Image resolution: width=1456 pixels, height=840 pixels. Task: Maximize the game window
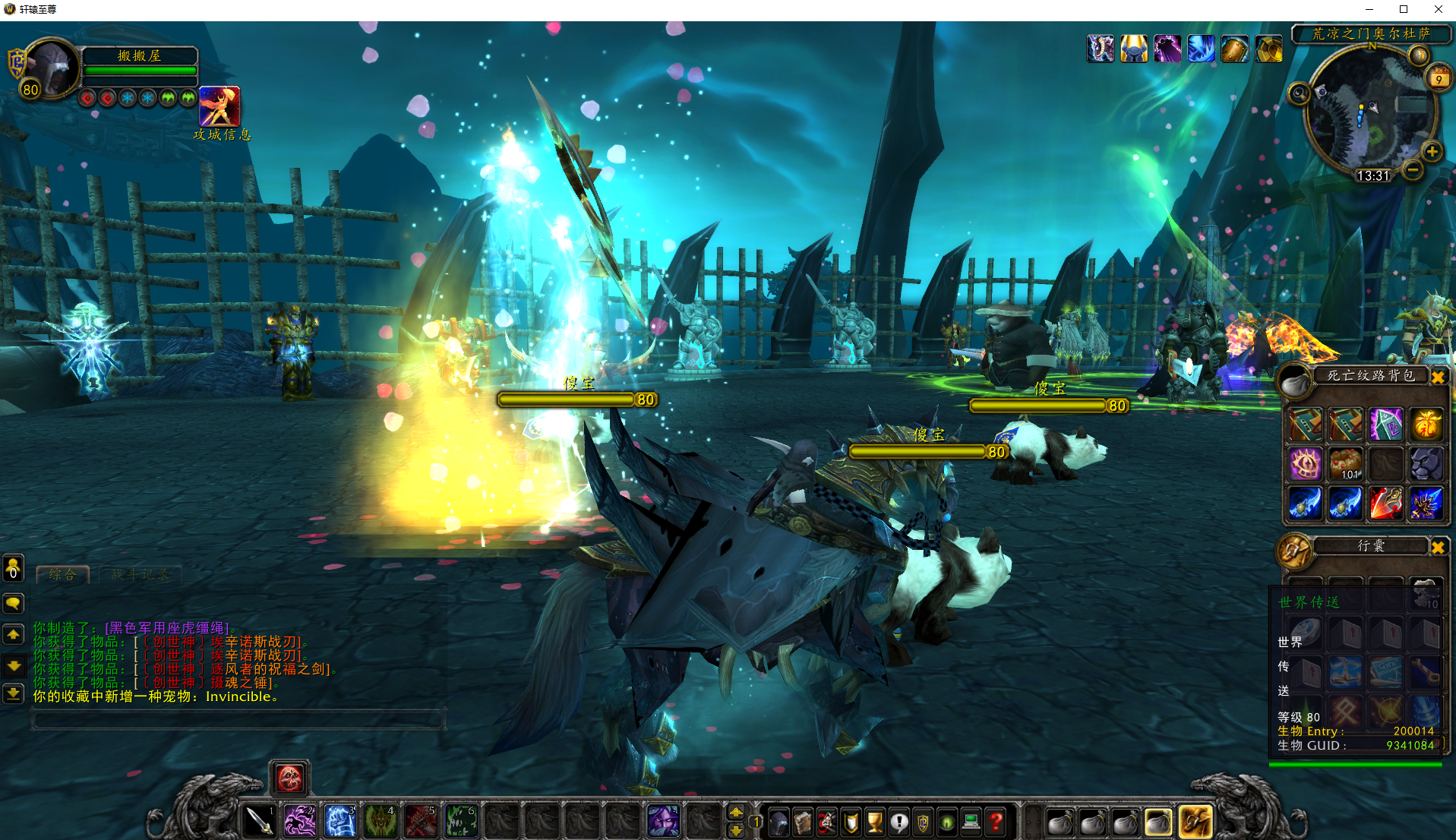(x=1404, y=9)
